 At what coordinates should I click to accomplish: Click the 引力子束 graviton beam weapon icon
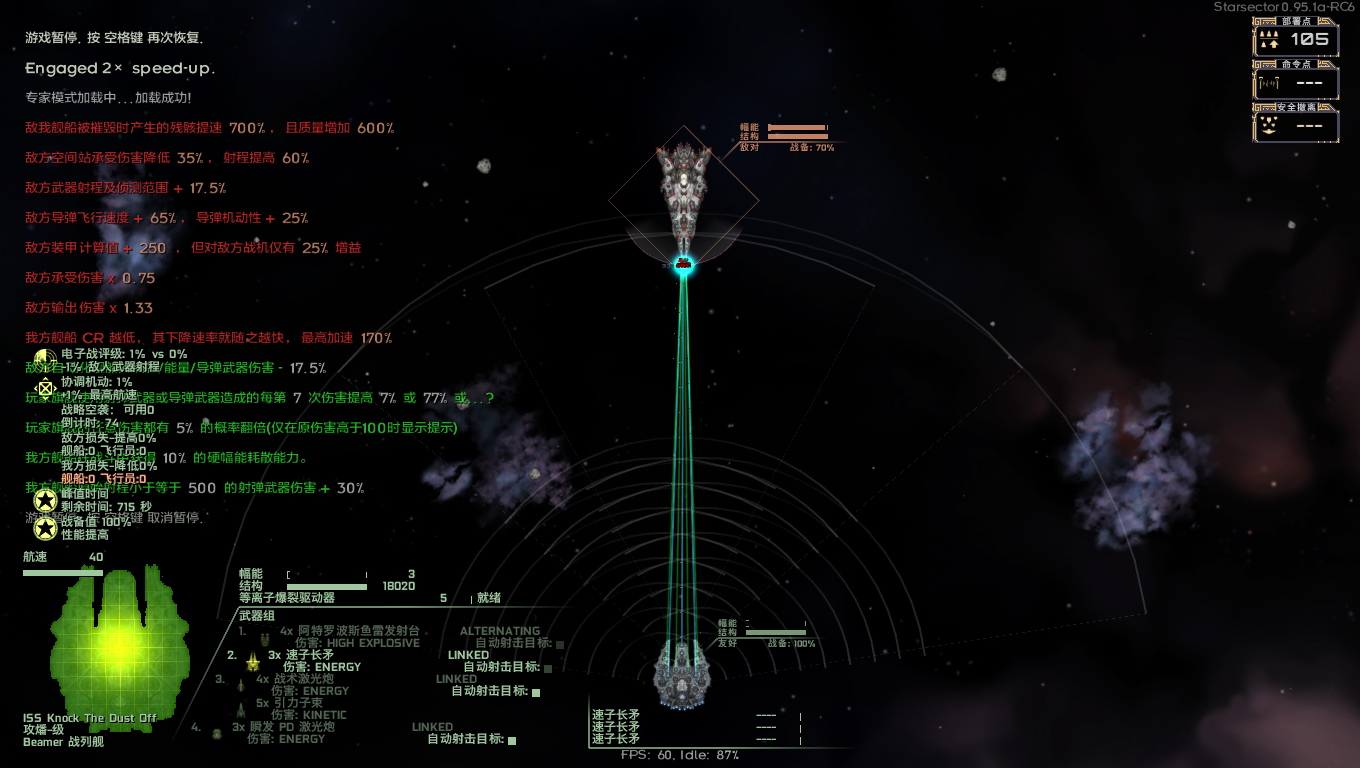point(241,709)
